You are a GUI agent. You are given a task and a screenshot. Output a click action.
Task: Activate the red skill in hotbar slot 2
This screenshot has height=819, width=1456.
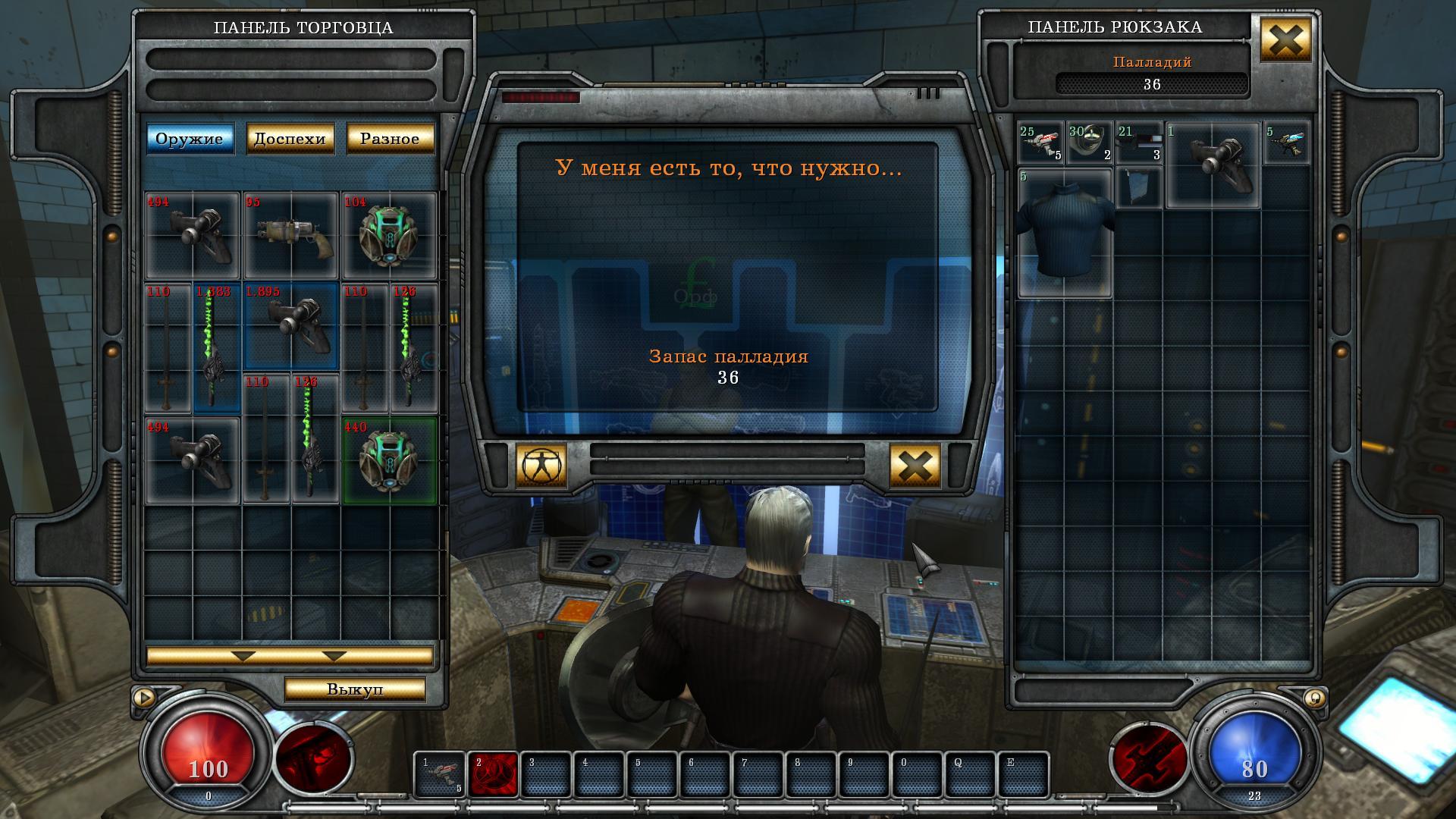tap(493, 774)
